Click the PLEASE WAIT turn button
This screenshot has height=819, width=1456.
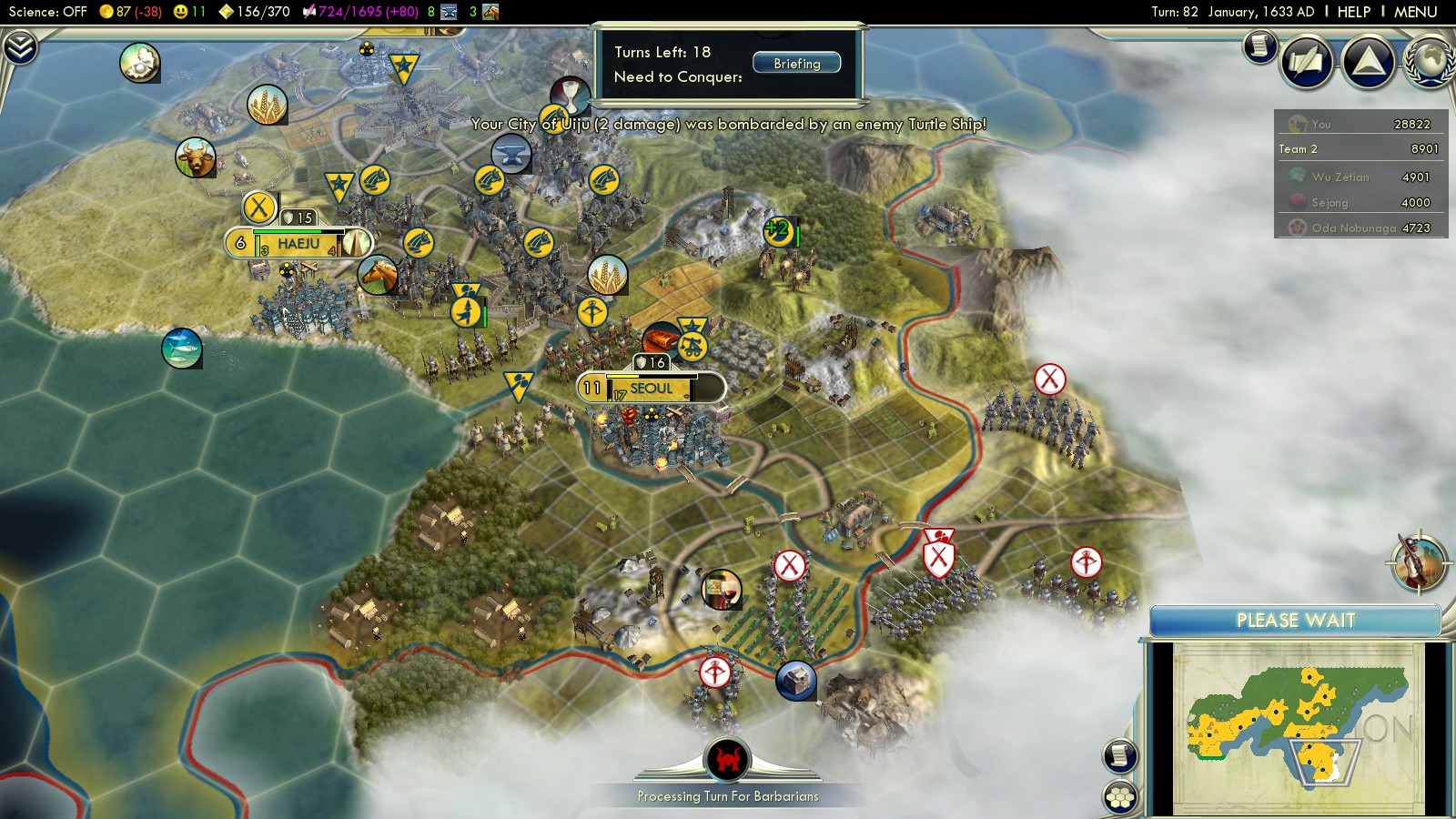[x=1295, y=621]
